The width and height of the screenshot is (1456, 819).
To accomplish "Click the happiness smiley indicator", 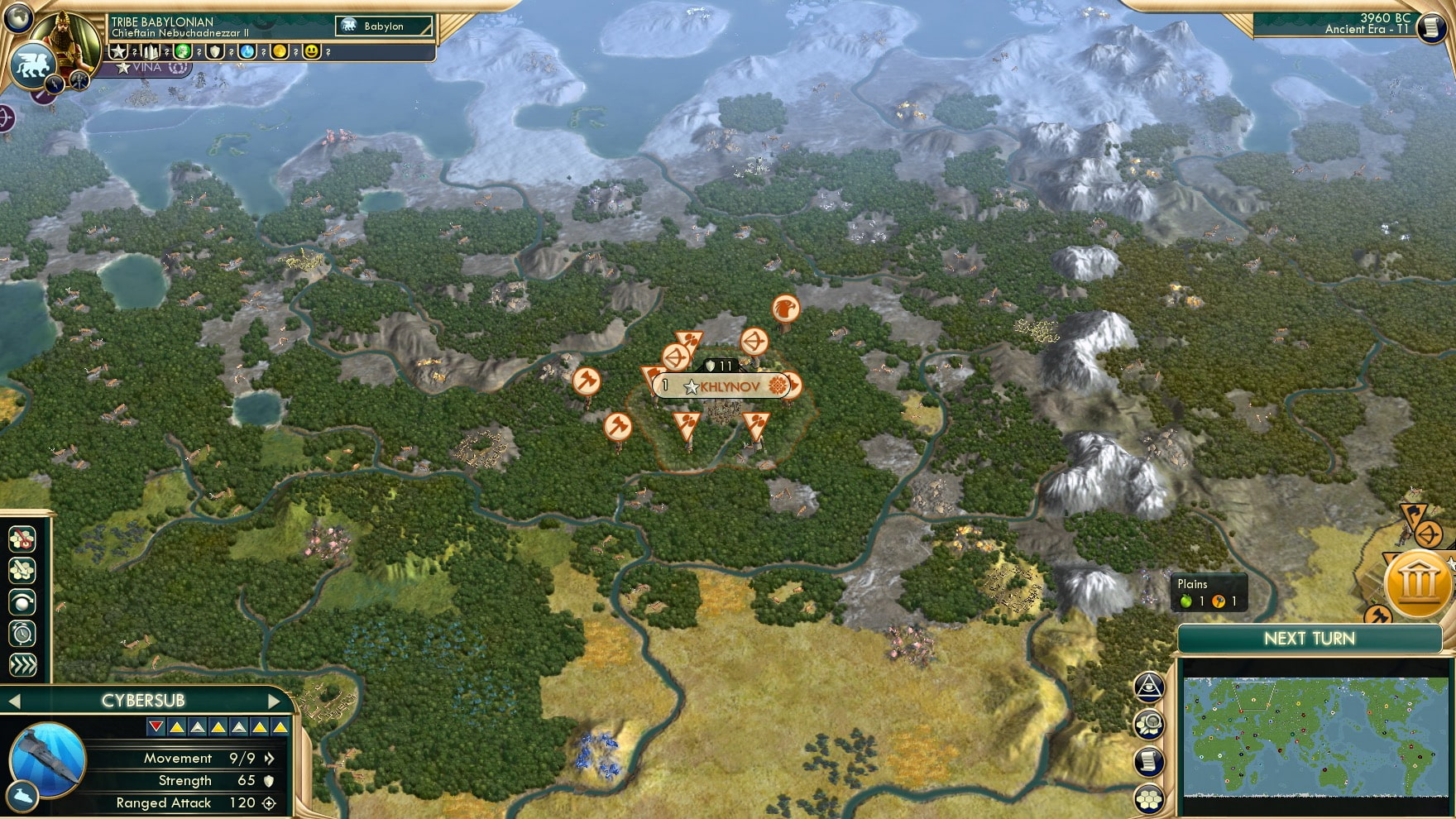I will click(312, 52).
